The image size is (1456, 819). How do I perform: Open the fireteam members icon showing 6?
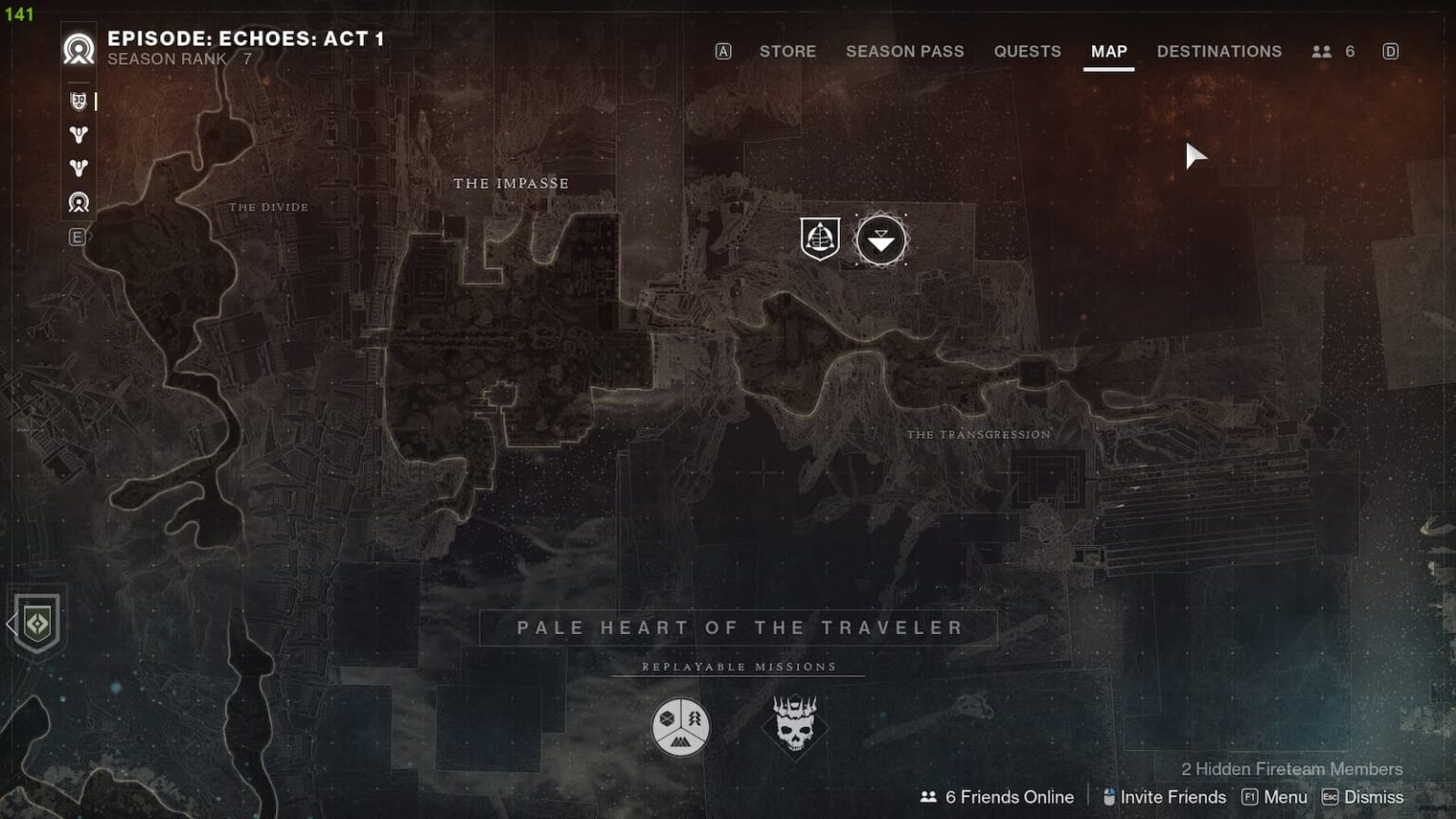pos(1333,51)
